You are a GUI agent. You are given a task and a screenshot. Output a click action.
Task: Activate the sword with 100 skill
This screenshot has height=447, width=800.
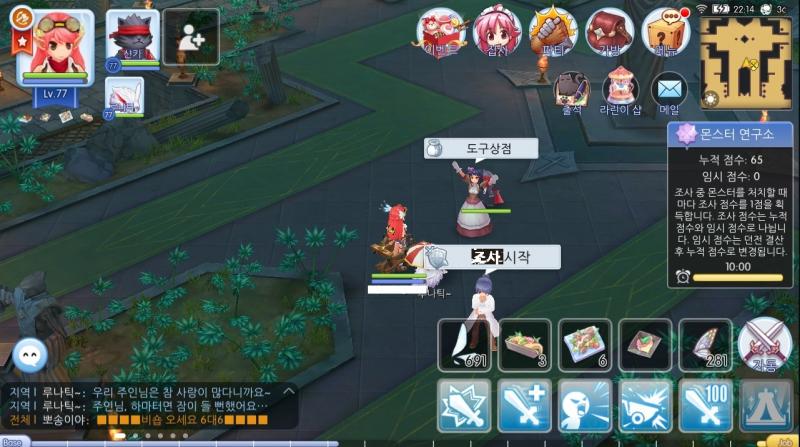pos(705,406)
